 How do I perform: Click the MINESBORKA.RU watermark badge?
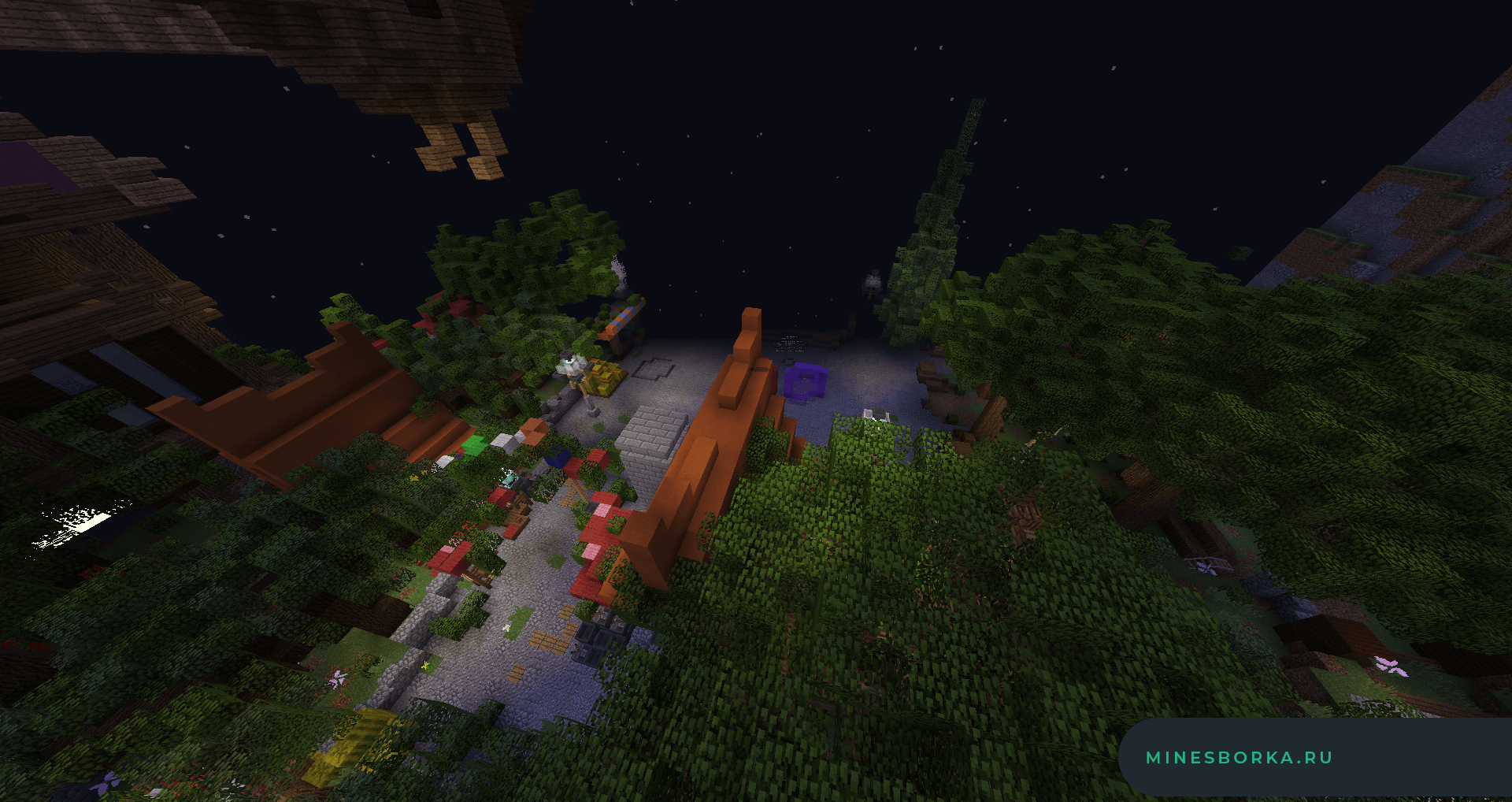(1239, 758)
